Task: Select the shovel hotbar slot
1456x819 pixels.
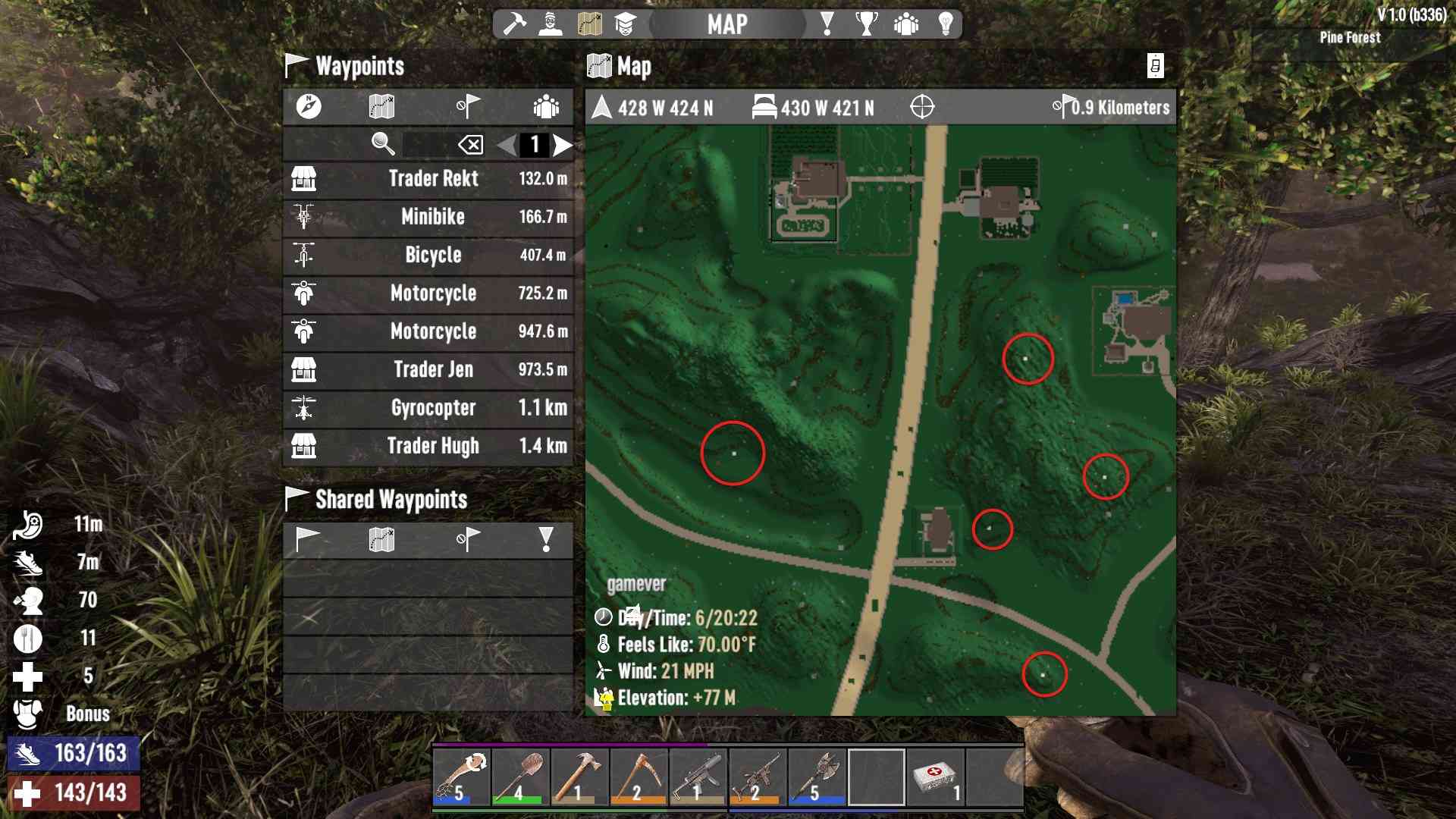Action: click(520, 777)
